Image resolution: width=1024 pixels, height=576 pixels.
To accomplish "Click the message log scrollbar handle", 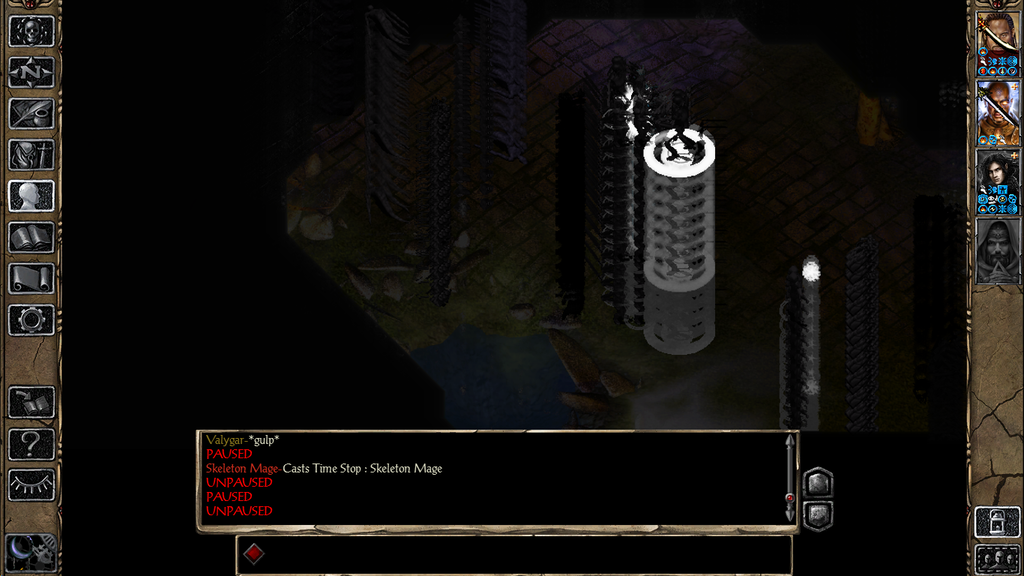I will coord(790,497).
